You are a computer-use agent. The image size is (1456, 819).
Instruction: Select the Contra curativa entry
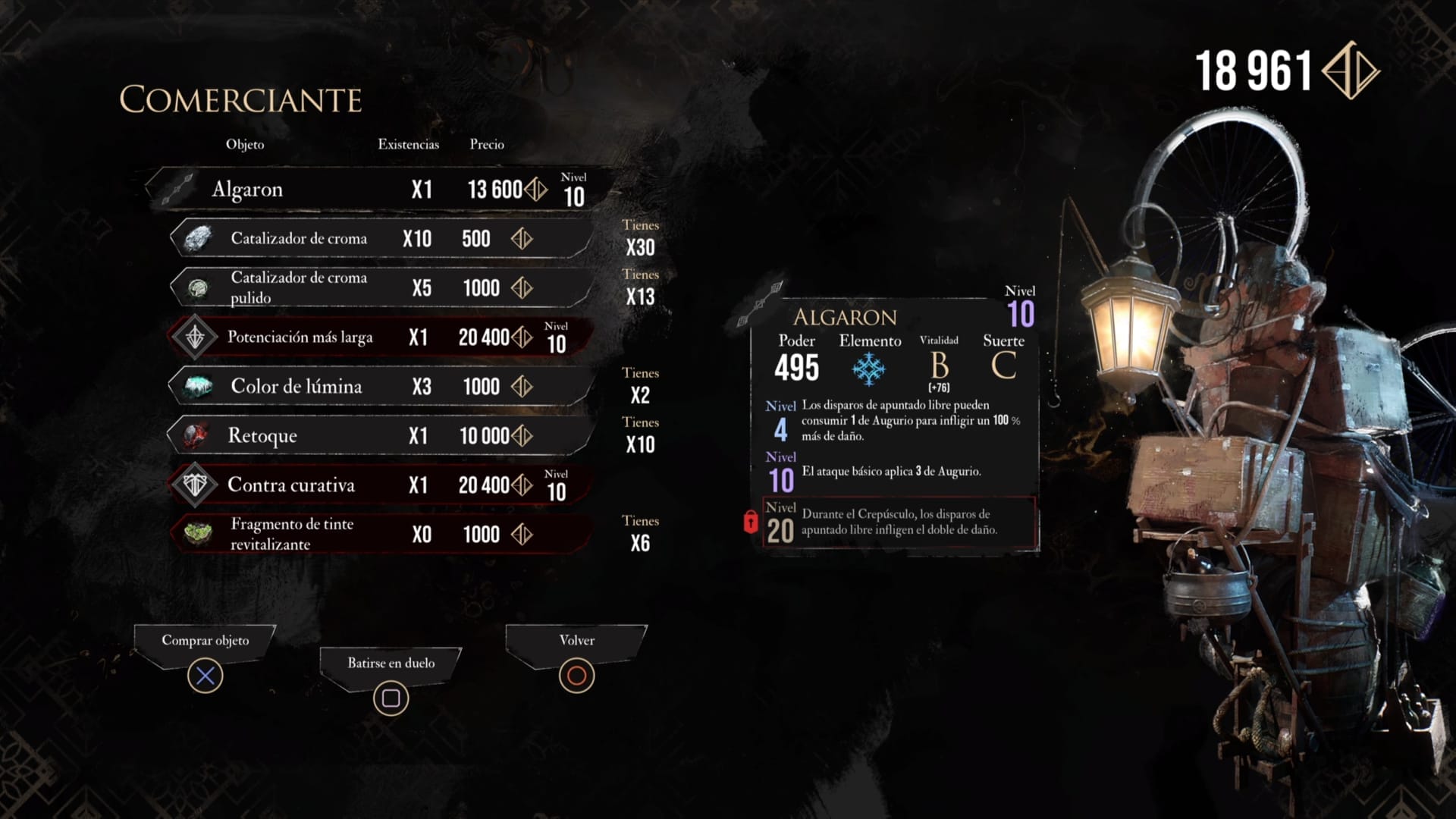379,485
